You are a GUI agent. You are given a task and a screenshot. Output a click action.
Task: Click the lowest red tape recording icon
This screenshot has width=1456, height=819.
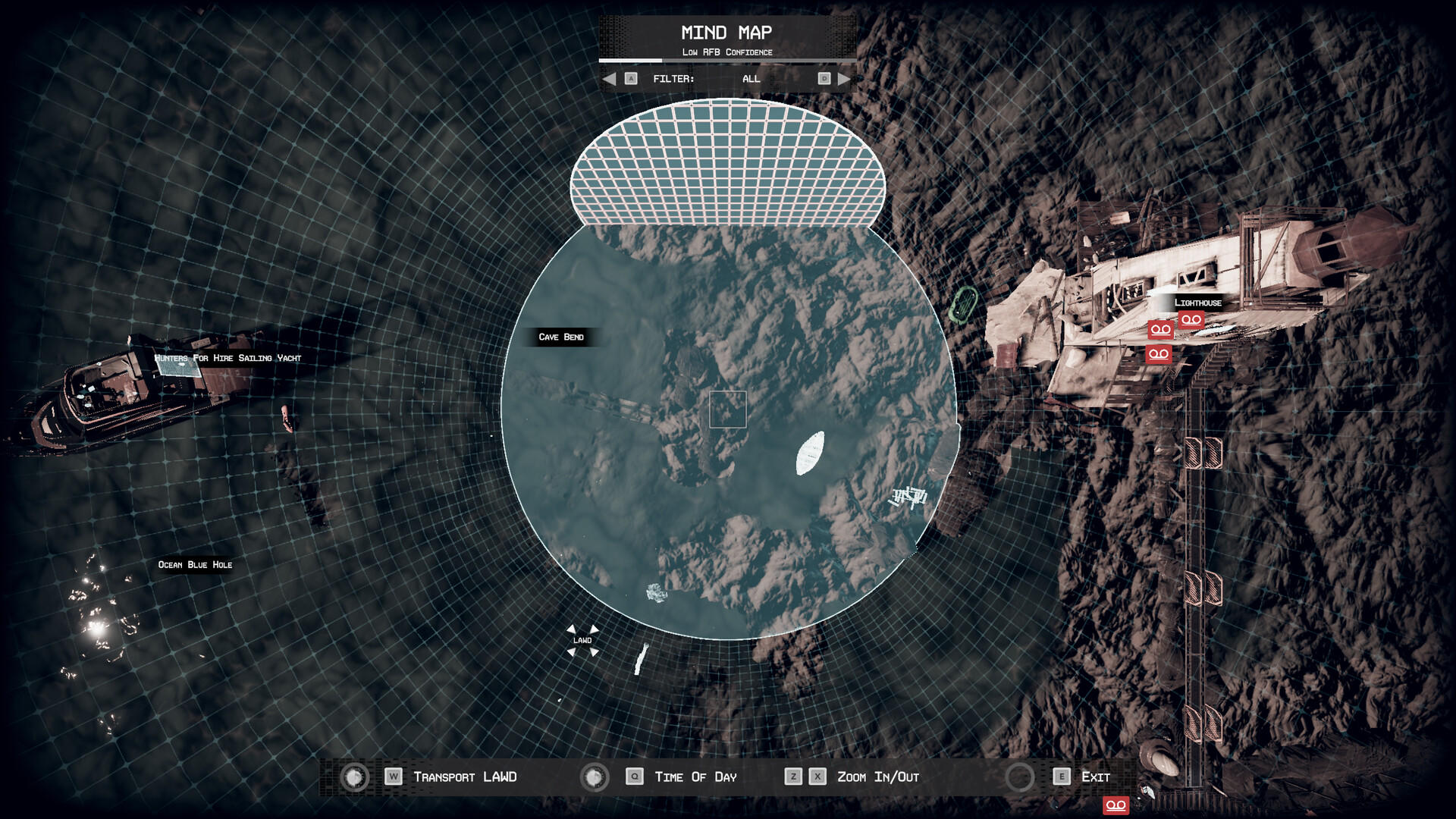click(1159, 353)
